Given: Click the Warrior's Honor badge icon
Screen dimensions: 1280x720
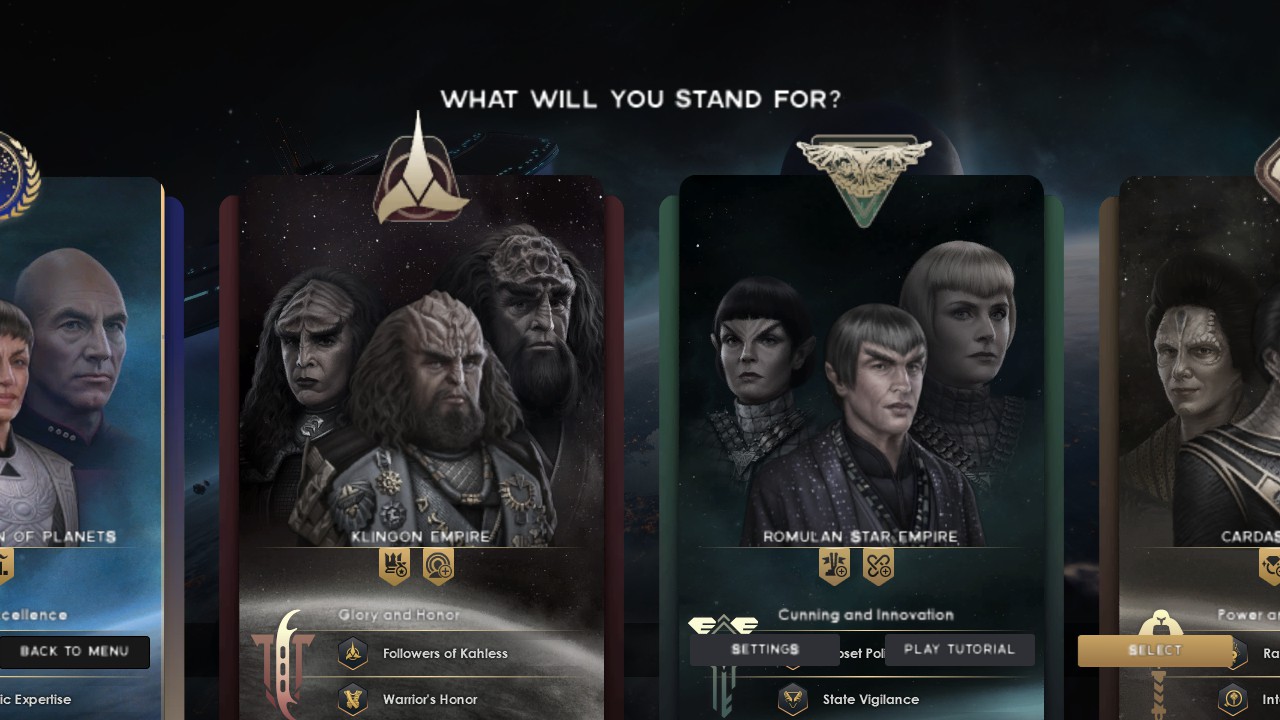Looking at the screenshot, I should point(353,700).
